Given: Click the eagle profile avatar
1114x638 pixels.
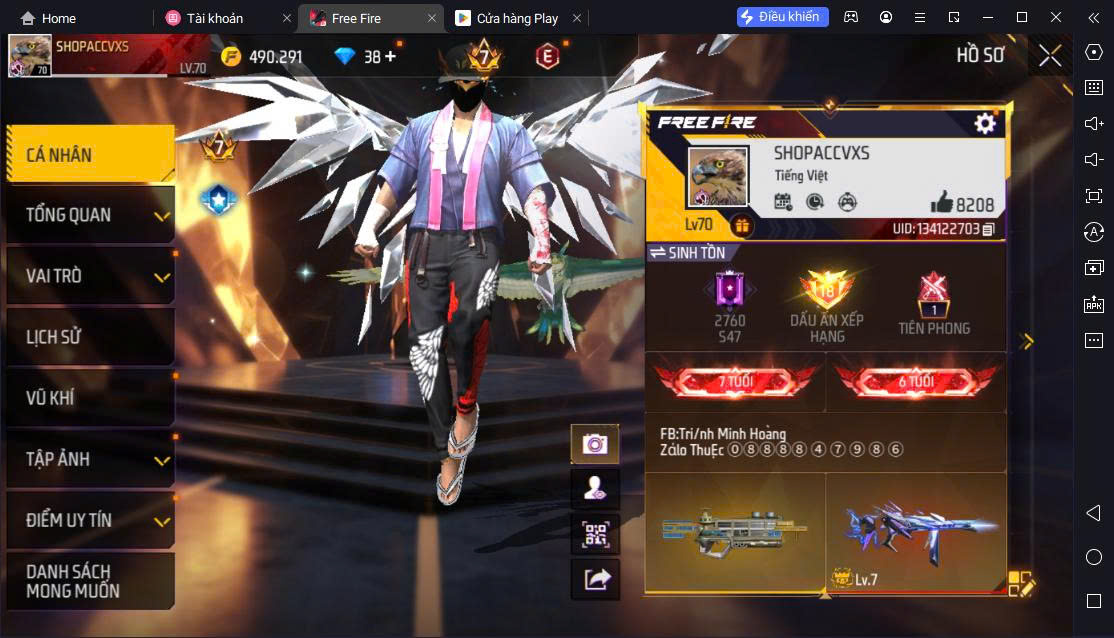Looking at the screenshot, I should [717, 177].
